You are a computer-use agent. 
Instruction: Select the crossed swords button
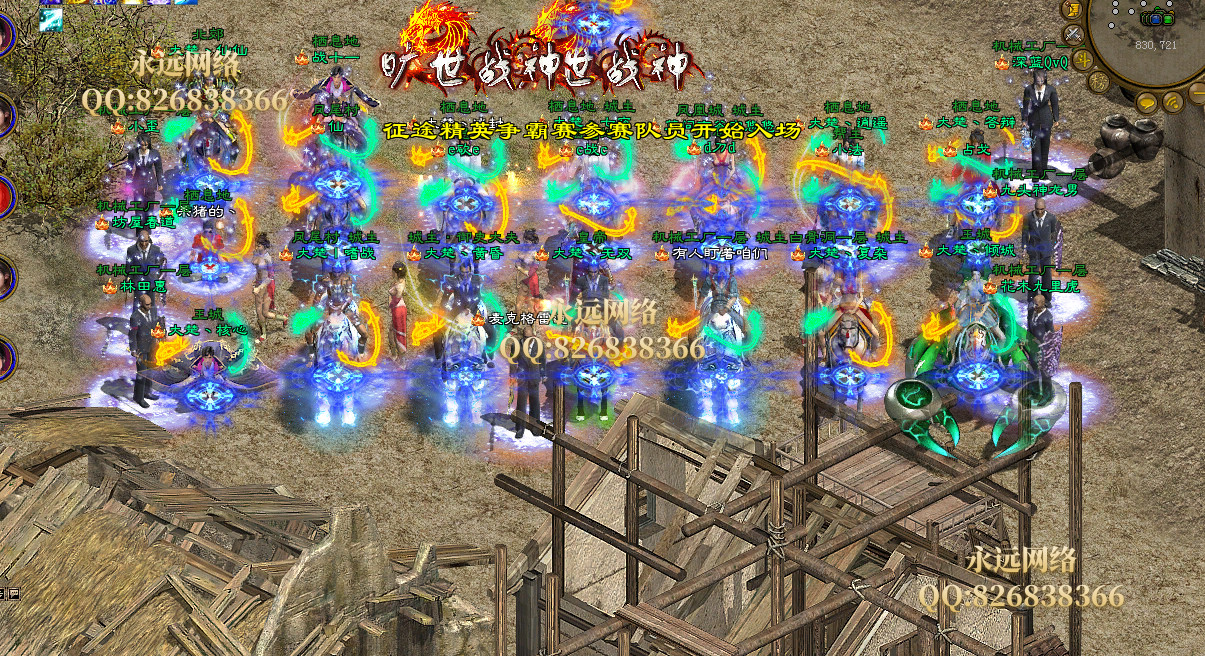pos(1074,35)
